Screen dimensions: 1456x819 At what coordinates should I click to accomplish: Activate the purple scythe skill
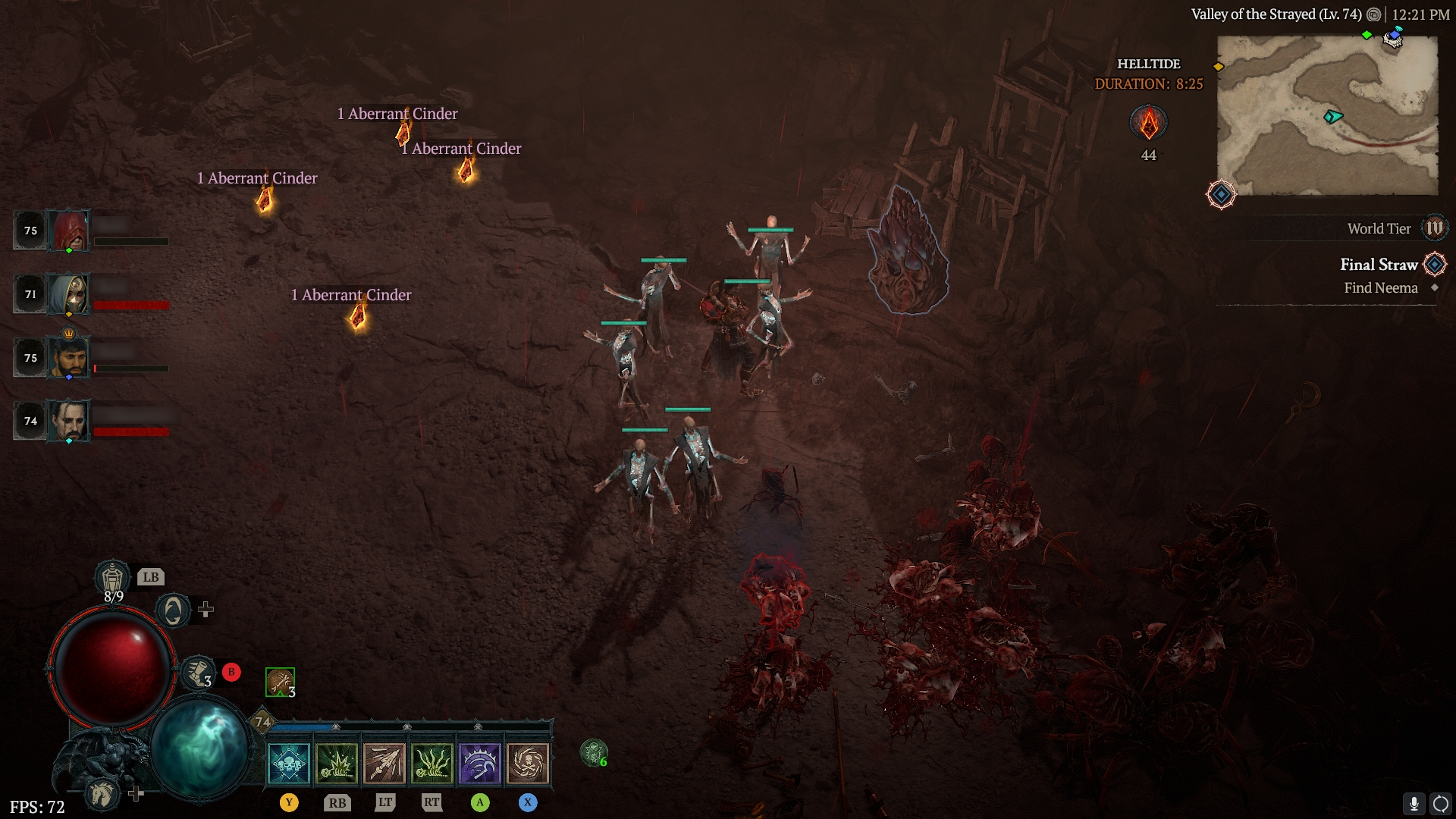pos(480,763)
